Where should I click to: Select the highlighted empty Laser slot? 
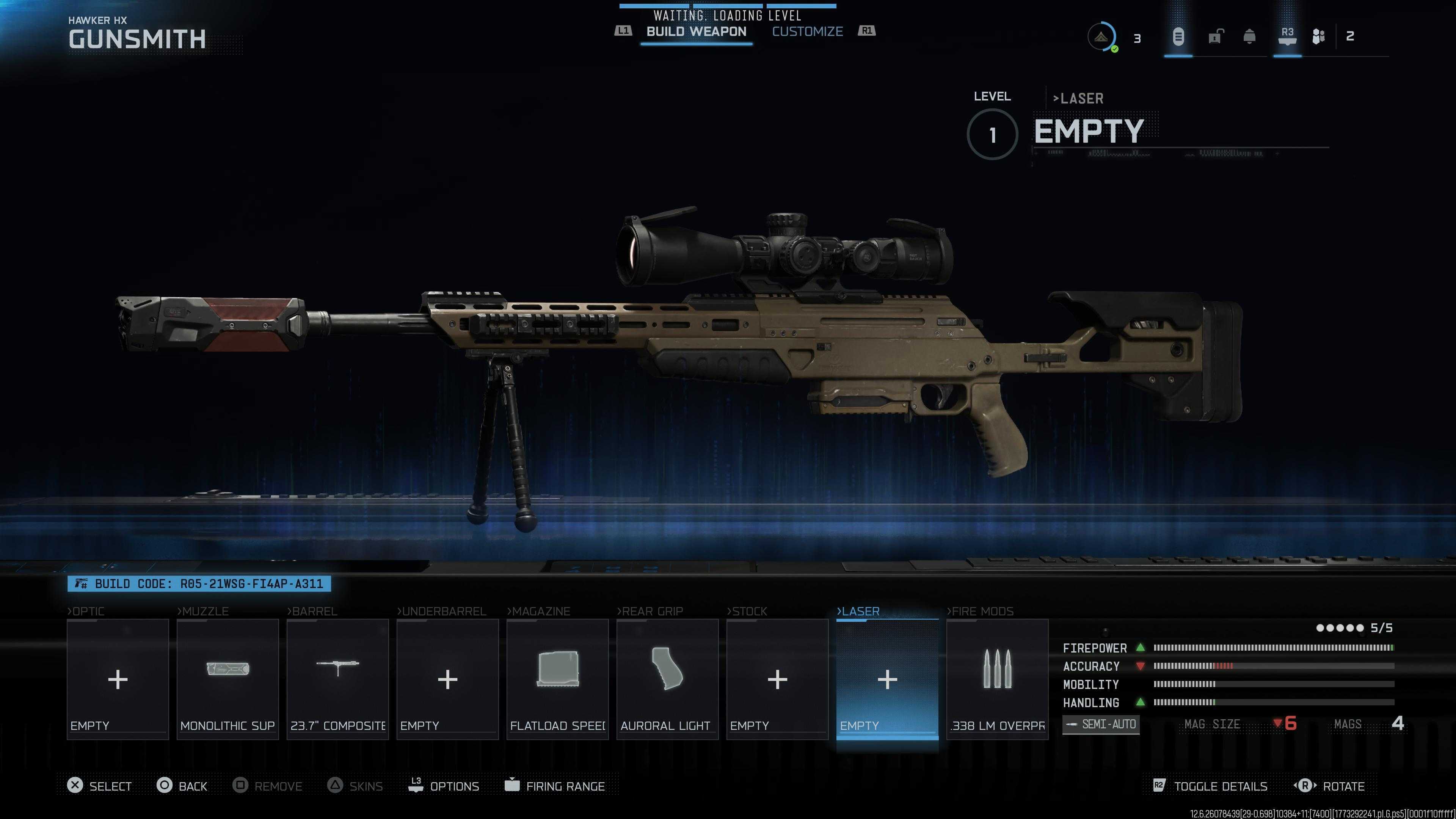(887, 679)
